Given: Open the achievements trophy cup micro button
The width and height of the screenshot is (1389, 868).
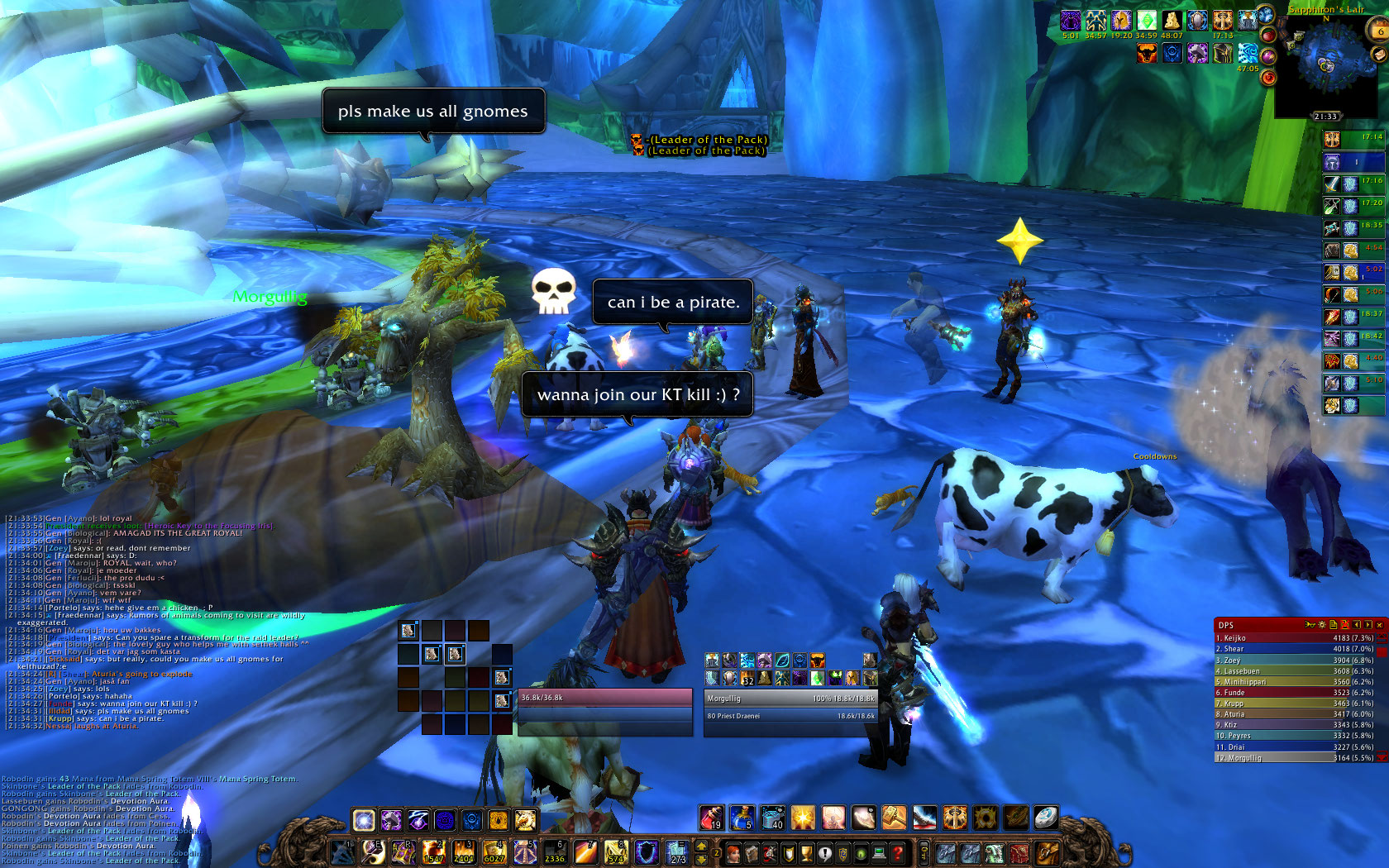Looking at the screenshot, I should point(806,852).
